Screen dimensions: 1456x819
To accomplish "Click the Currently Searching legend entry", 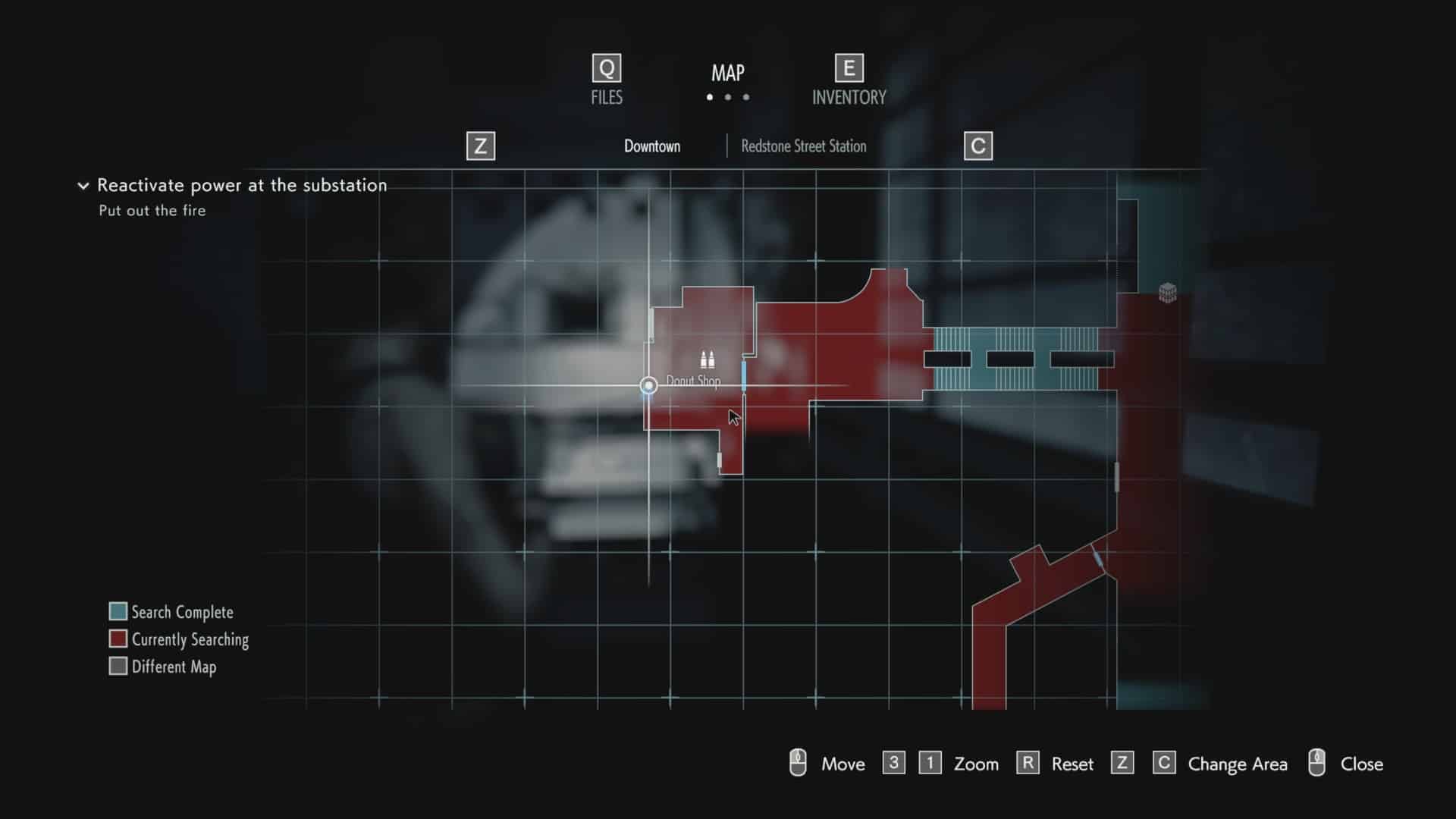I will point(179,639).
